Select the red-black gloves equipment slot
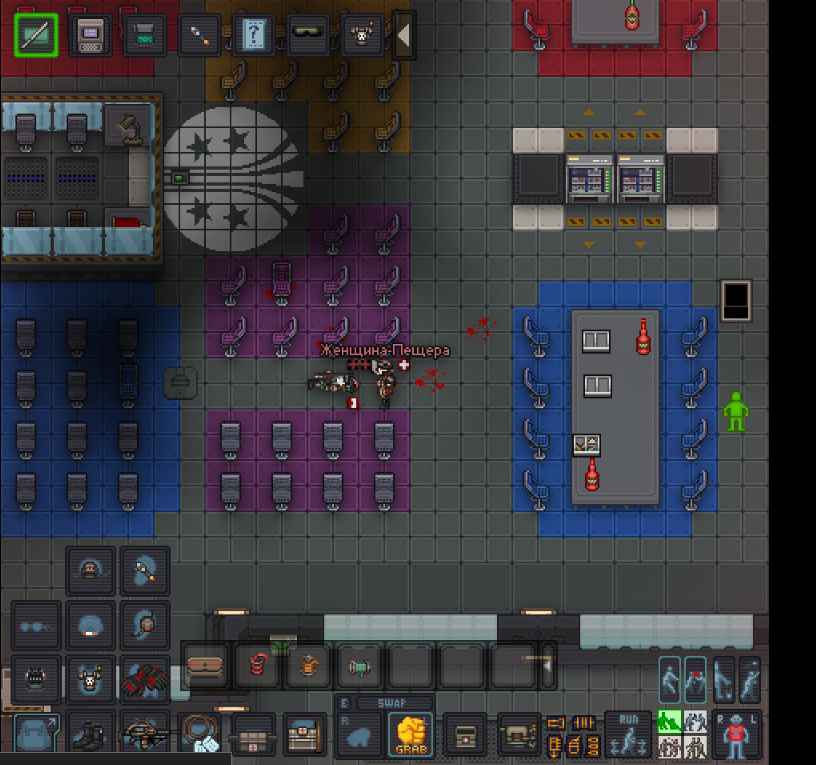The width and height of the screenshot is (816, 765). tap(144, 681)
